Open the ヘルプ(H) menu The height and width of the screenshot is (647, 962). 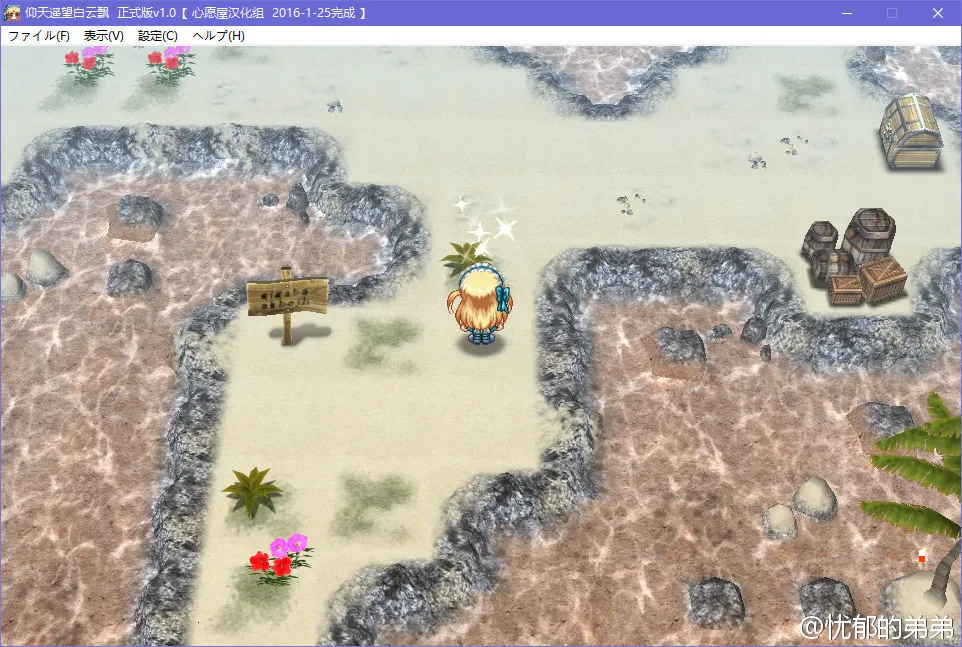click(218, 36)
